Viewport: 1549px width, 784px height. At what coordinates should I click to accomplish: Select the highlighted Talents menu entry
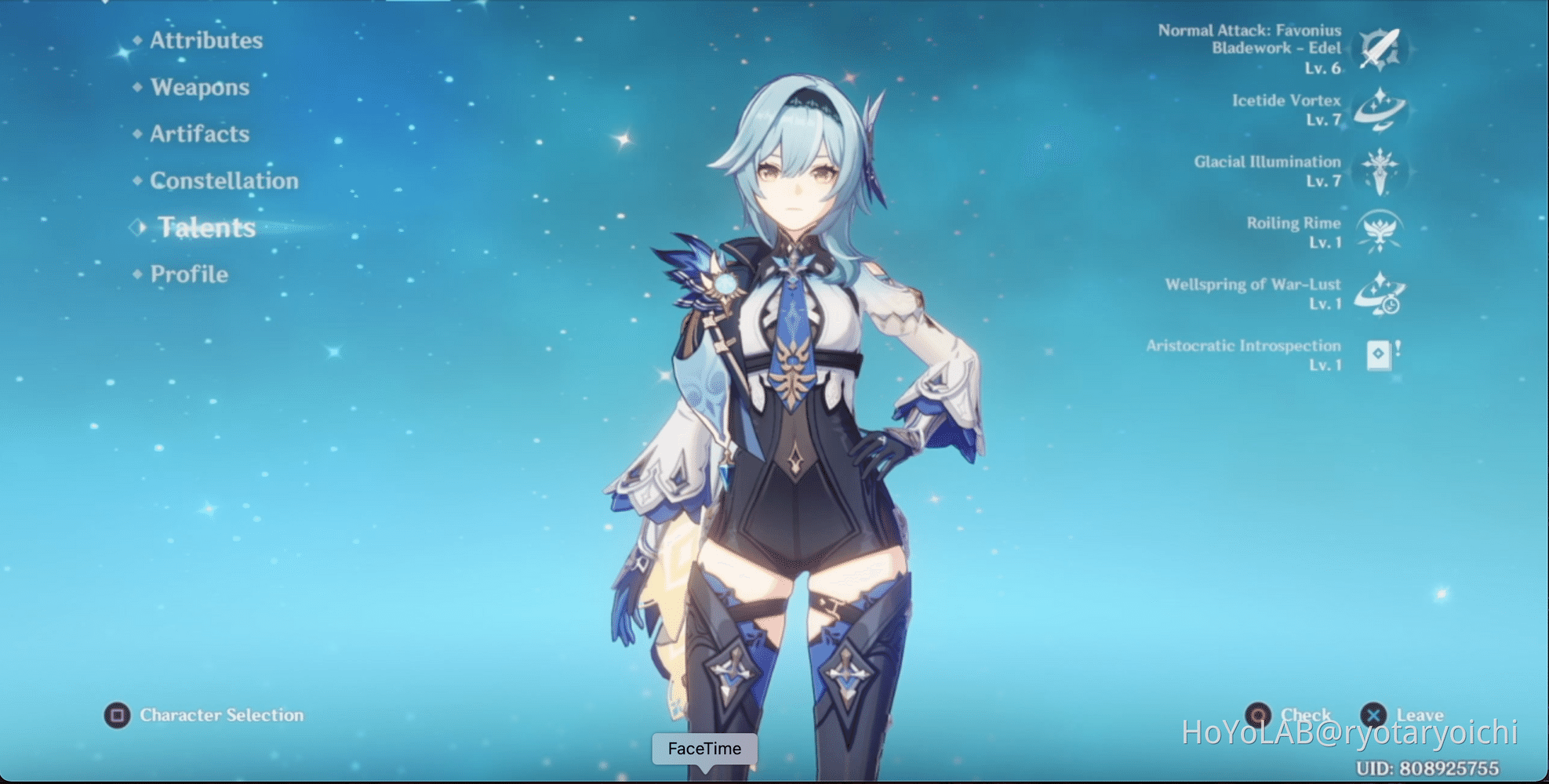[x=208, y=227]
